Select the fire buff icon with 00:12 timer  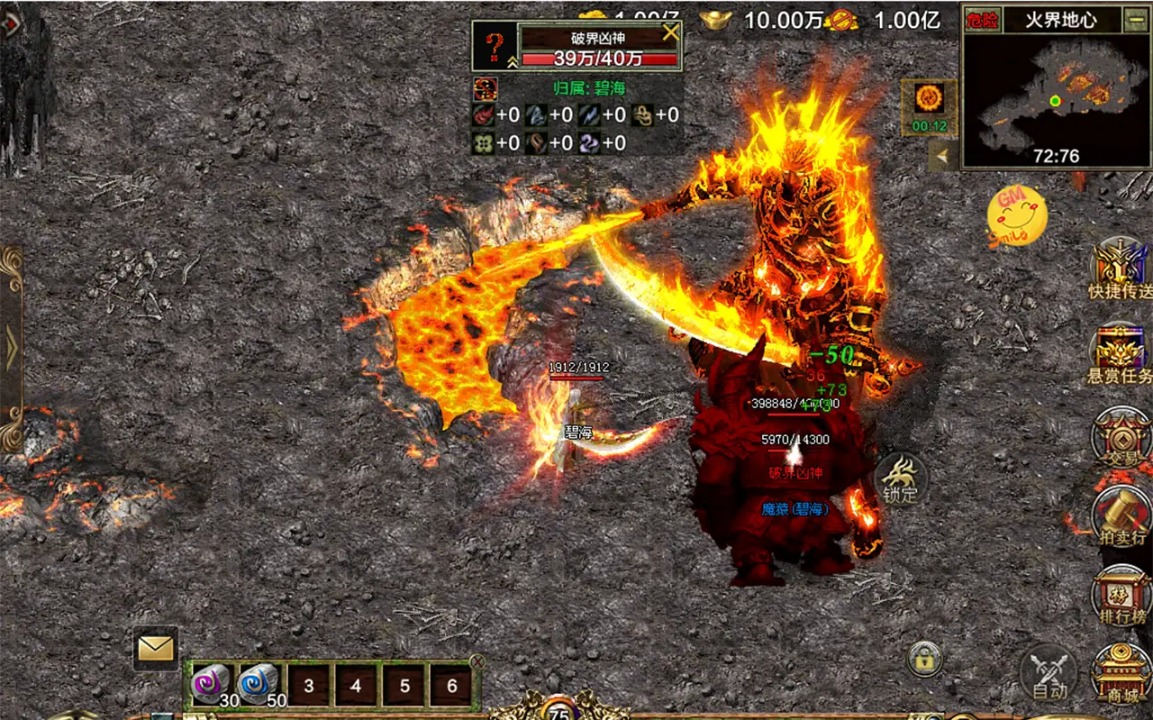928,105
